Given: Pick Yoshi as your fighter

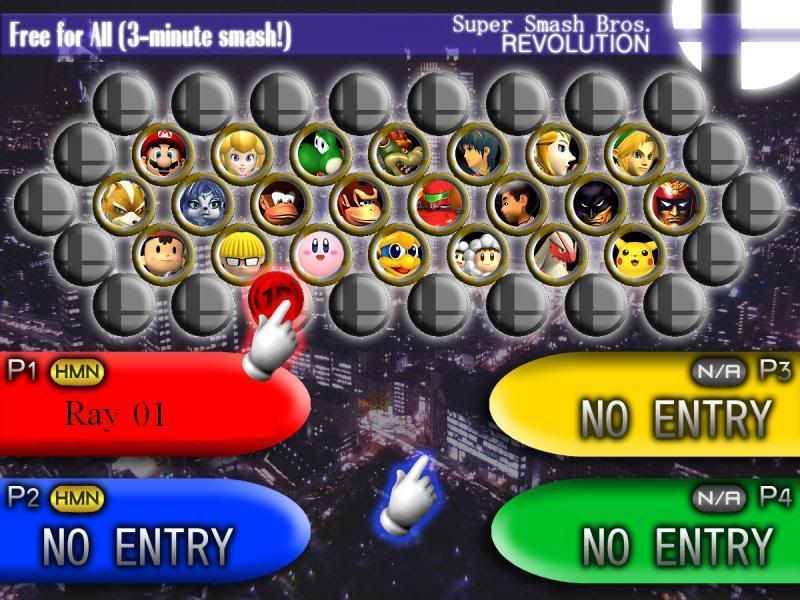Looking at the screenshot, I should point(319,152).
